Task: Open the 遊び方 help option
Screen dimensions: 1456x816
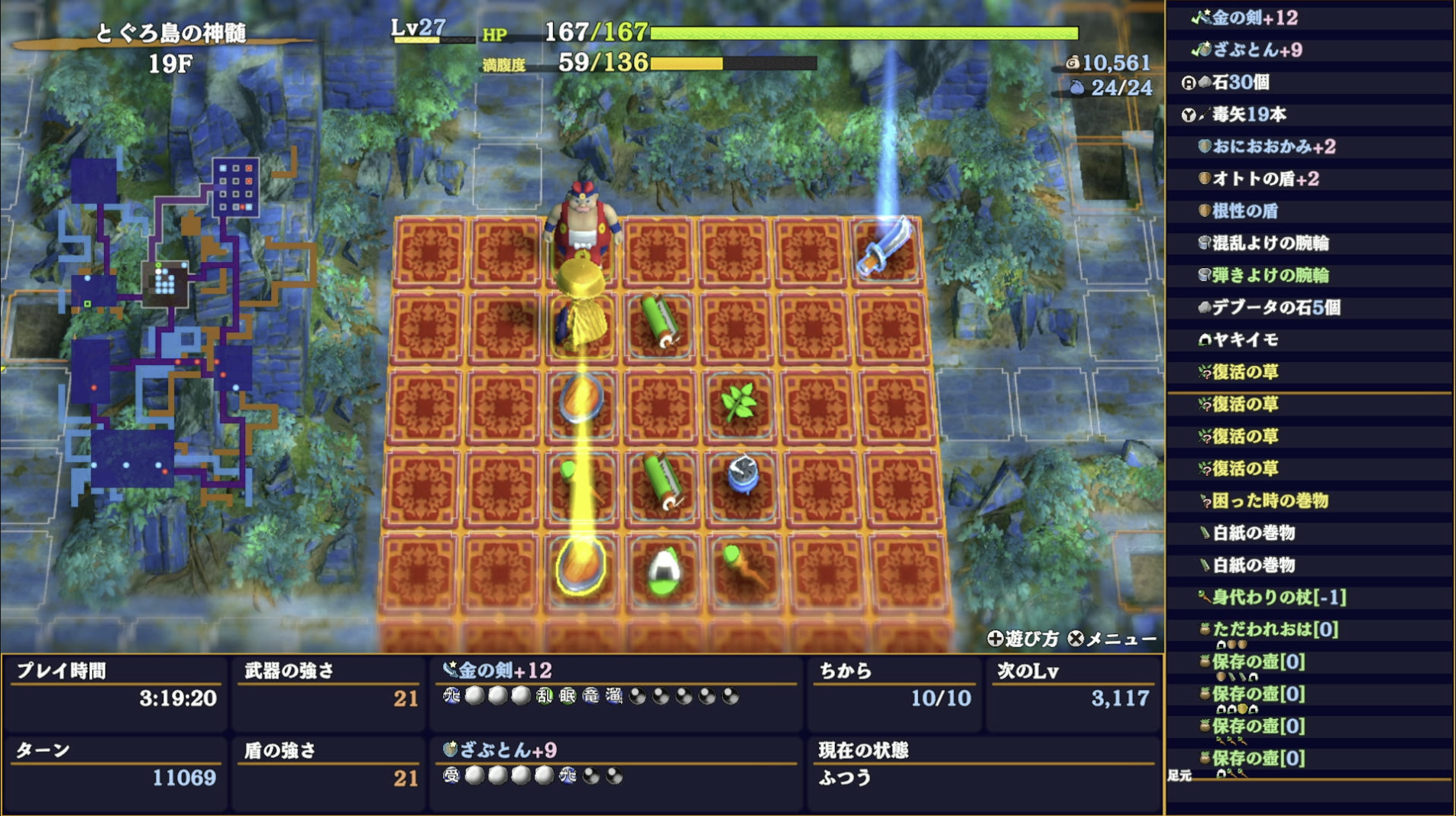Action: pos(1026,636)
